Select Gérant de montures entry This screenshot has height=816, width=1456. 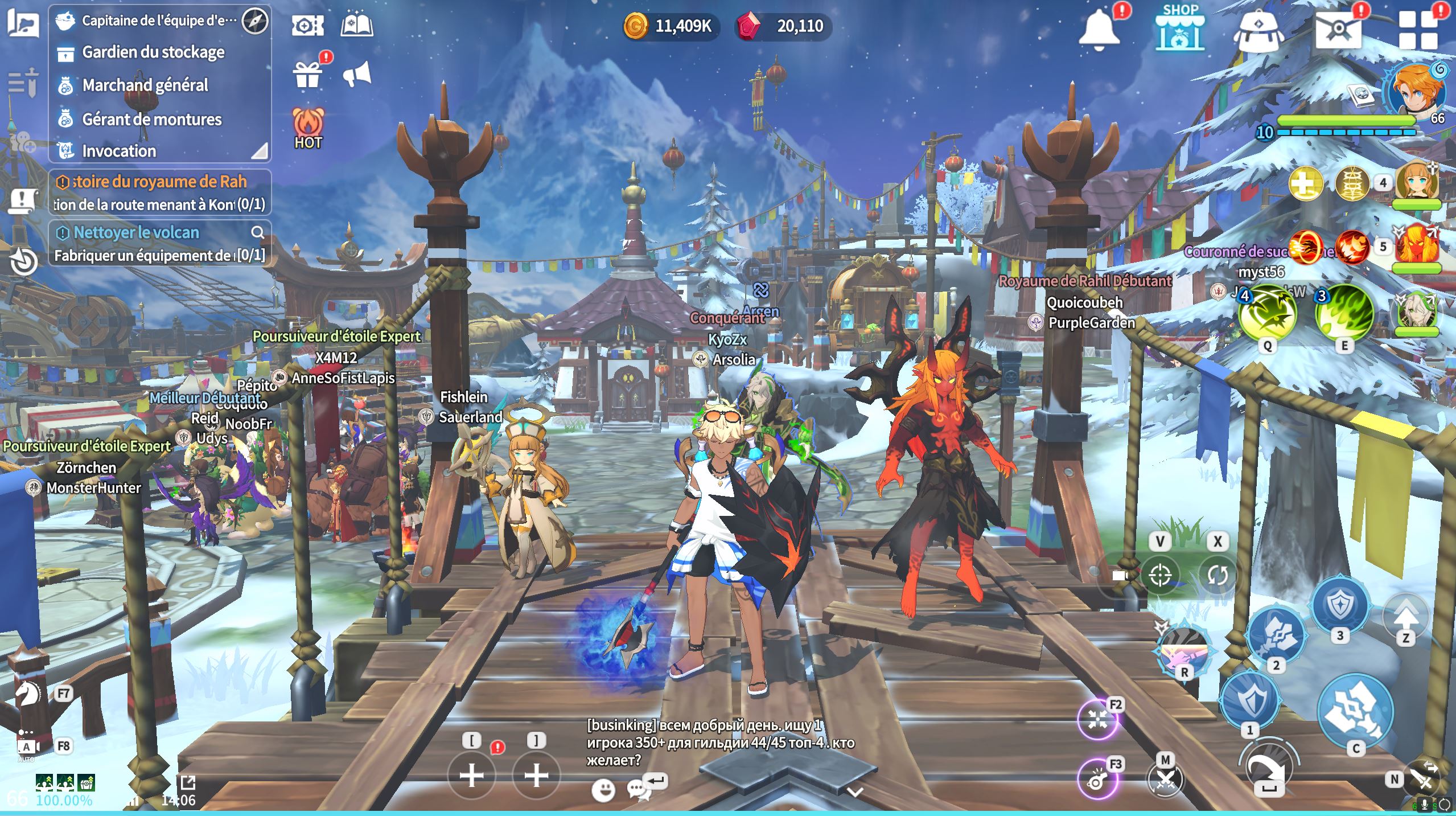pyautogui.click(x=151, y=119)
